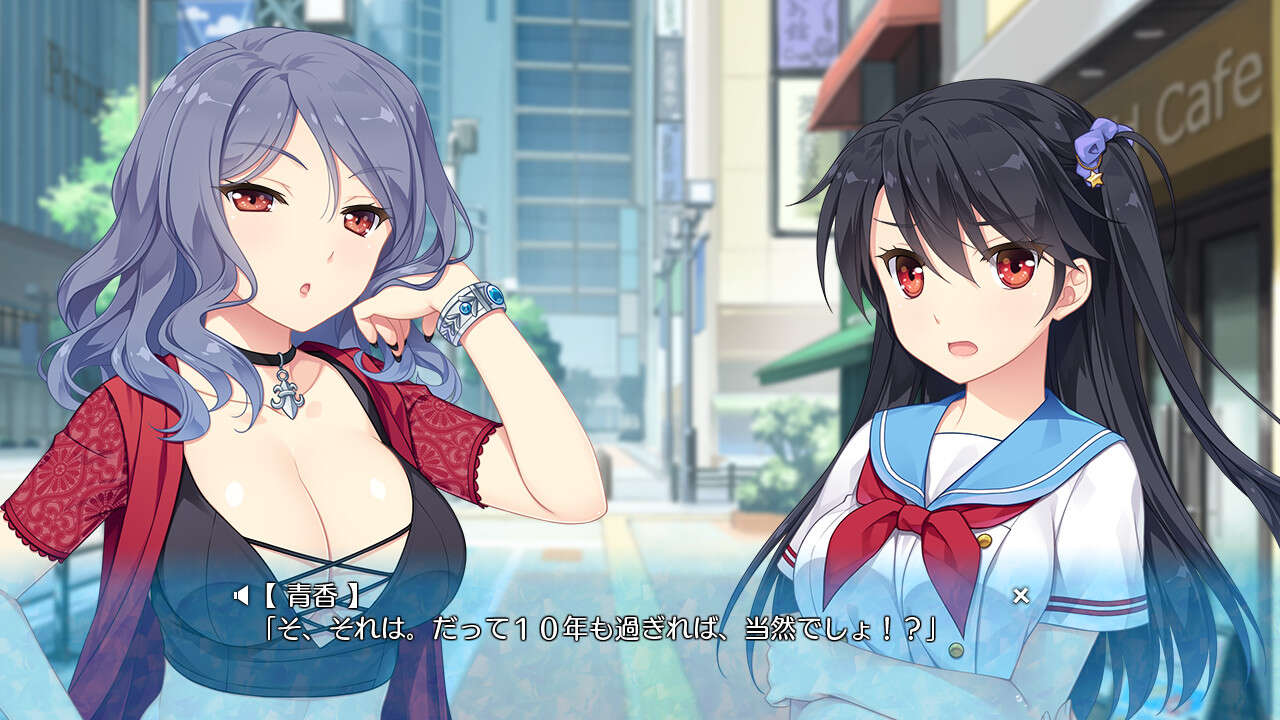Hide the dialogue window with the X
The width and height of the screenshot is (1280, 720).
pos(1020,596)
